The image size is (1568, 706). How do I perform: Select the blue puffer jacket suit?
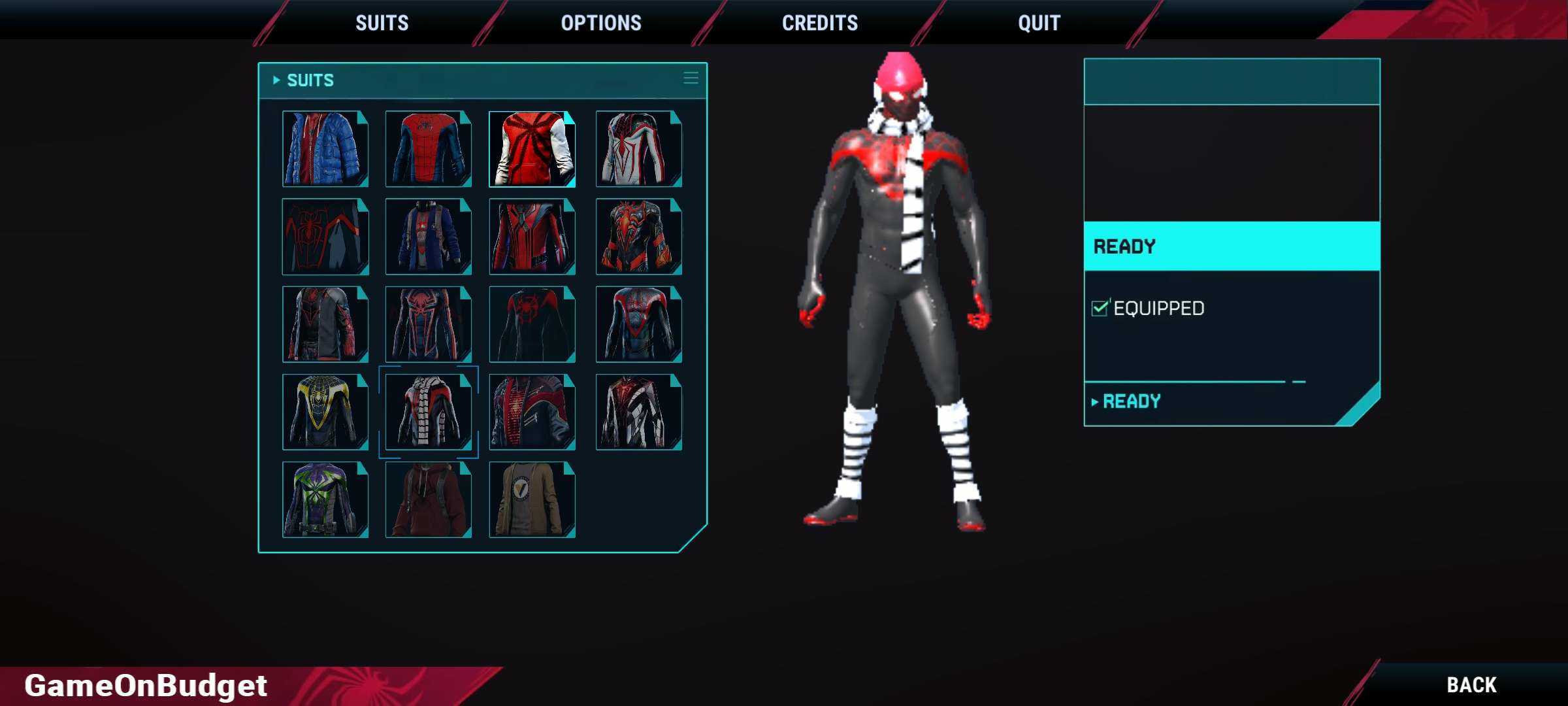pyautogui.click(x=325, y=149)
